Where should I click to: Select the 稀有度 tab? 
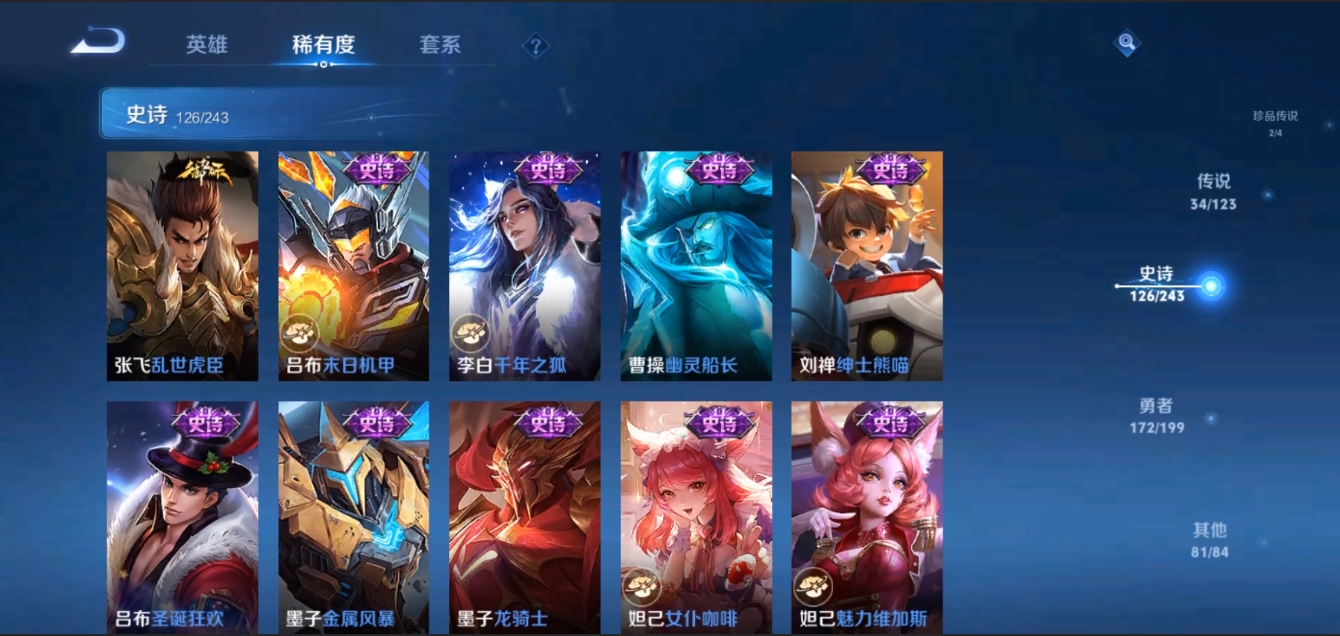pyautogui.click(x=323, y=45)
